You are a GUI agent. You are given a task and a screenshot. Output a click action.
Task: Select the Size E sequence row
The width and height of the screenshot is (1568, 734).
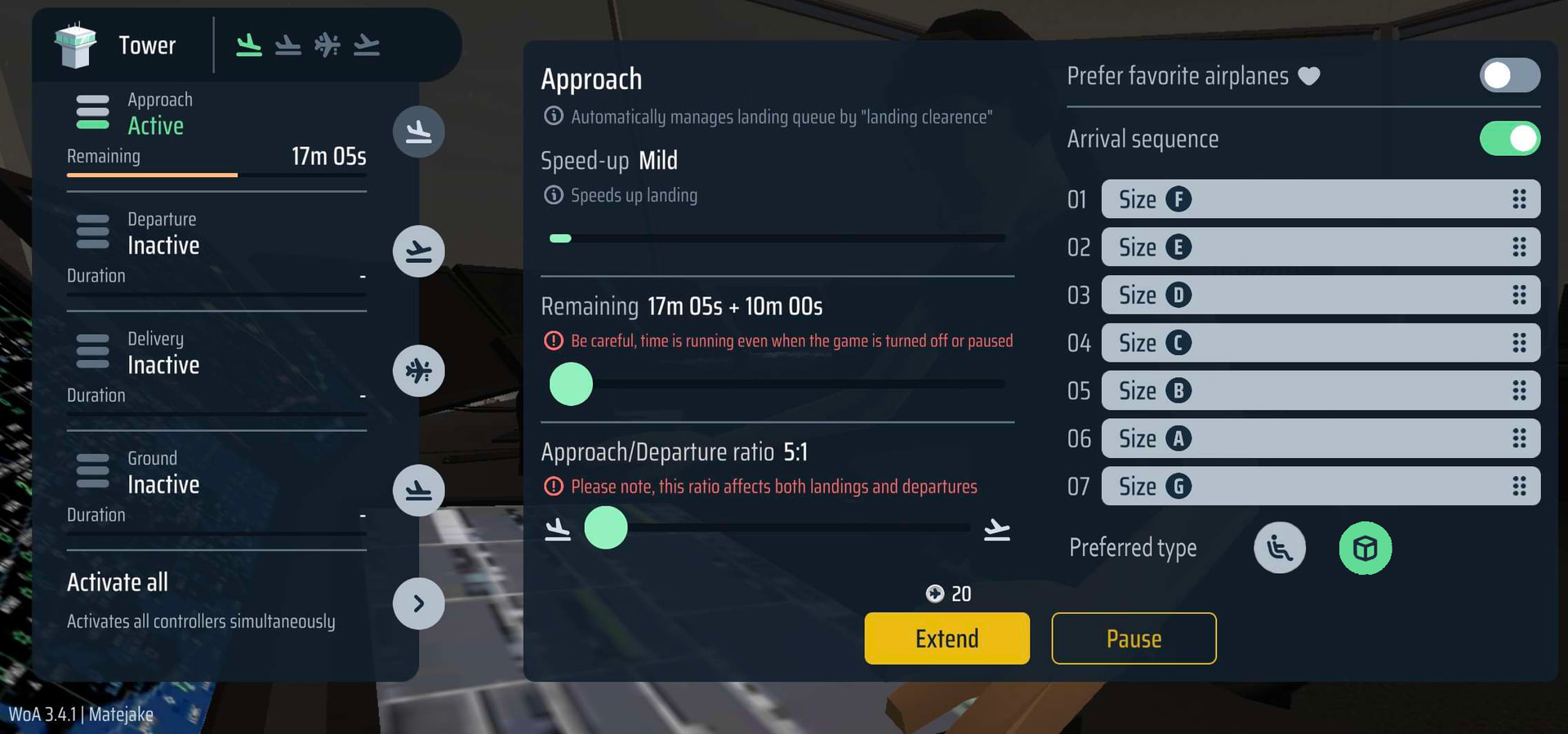pos(1319,247)
